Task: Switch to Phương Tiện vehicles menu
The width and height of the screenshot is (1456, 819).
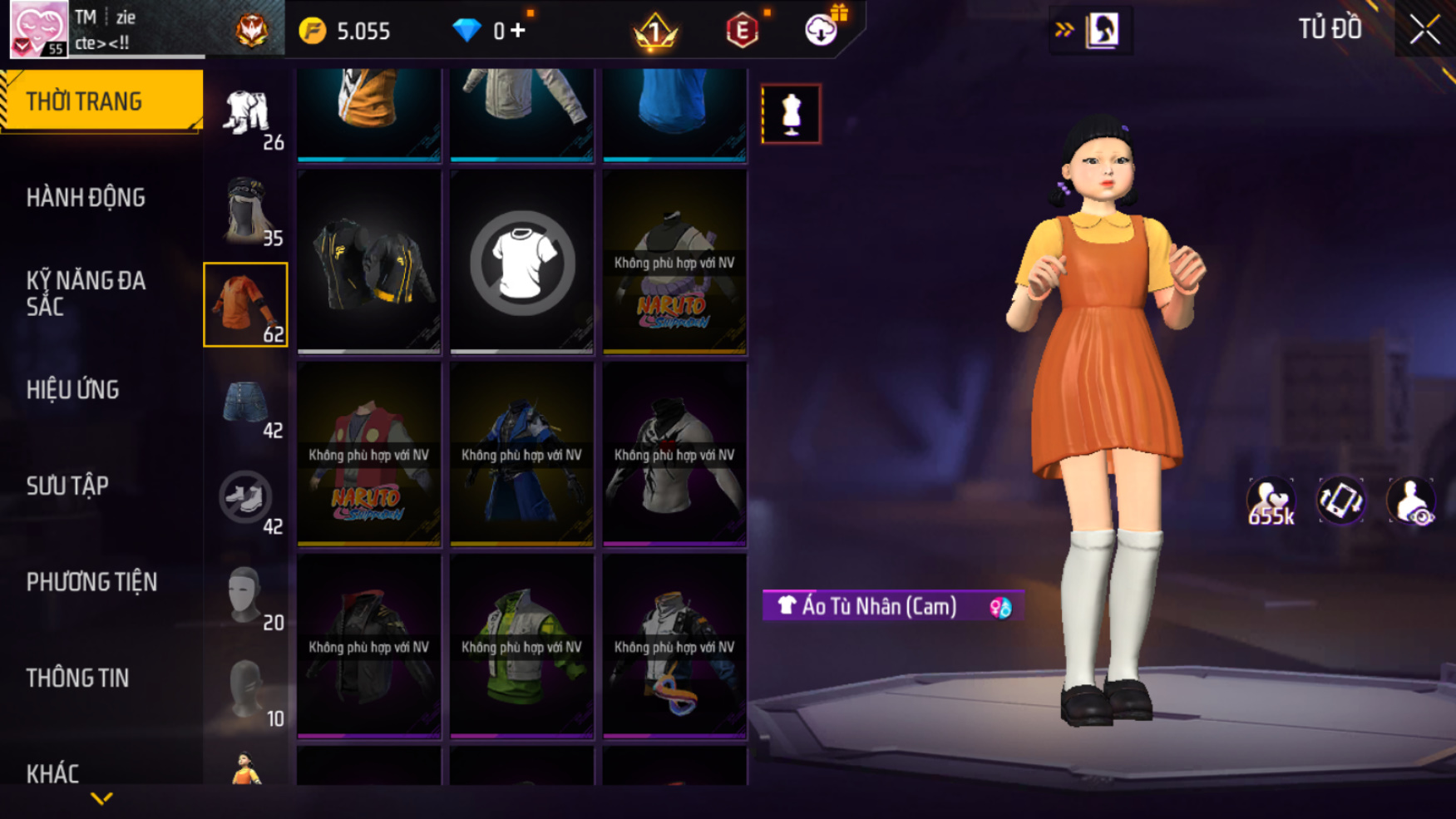Action: click(91, 582)
